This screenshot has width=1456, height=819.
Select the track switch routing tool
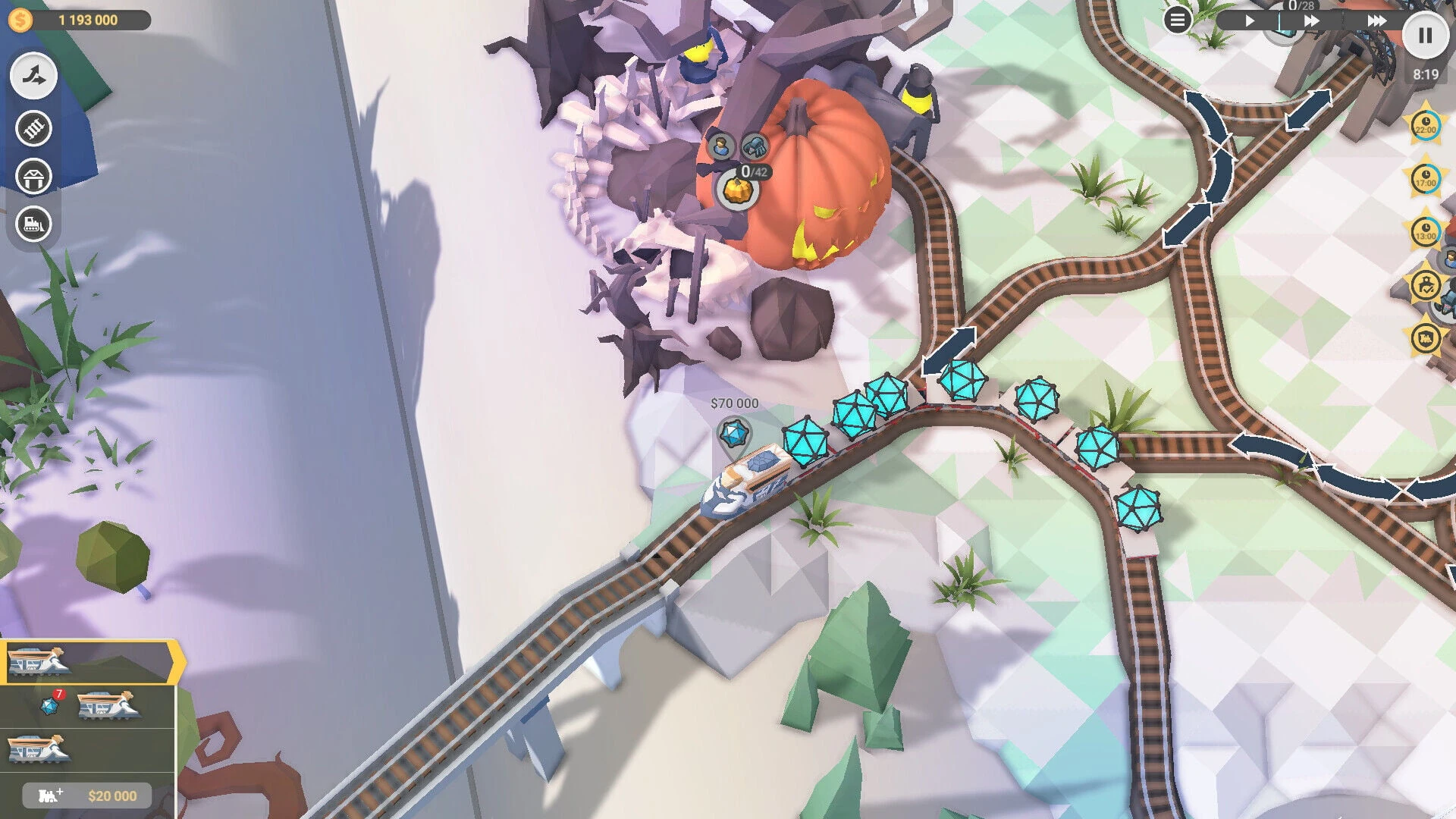pos(33,76)
